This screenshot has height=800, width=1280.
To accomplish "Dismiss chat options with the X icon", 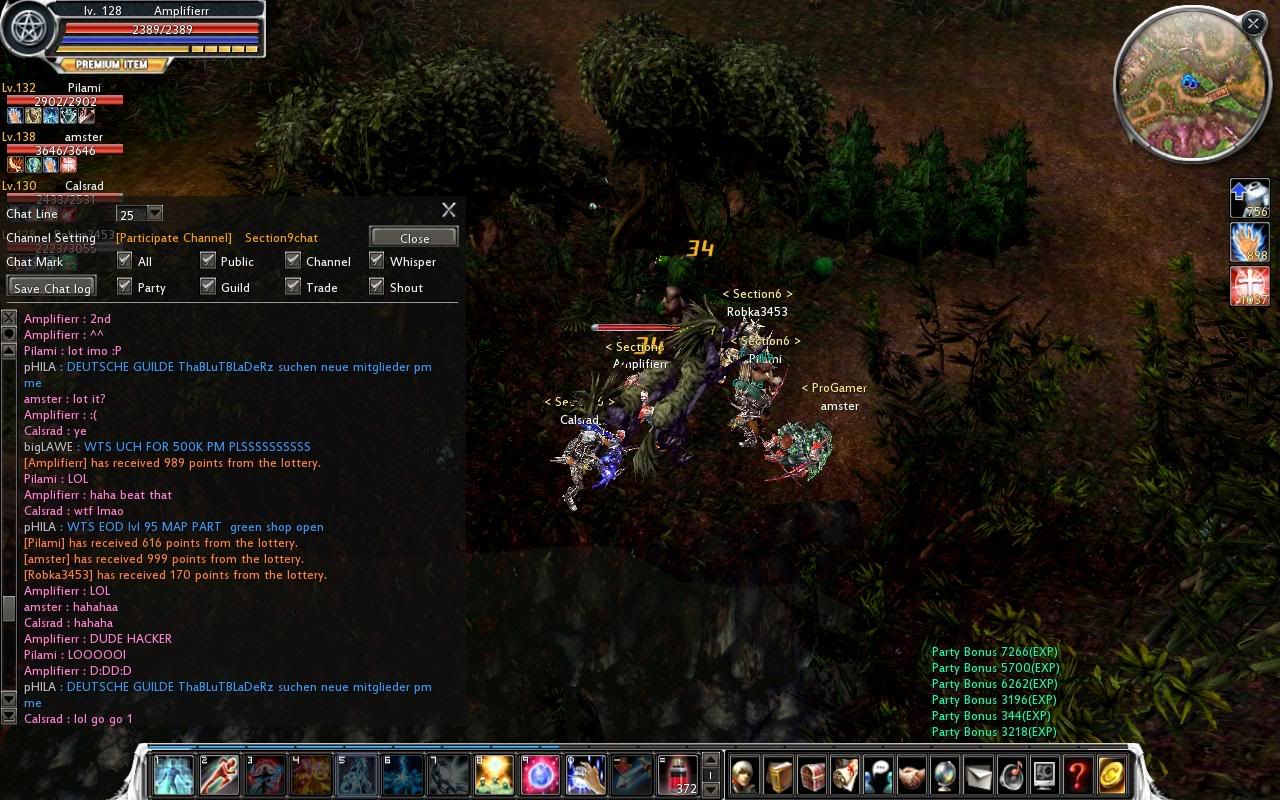I will tap(449, 210).
